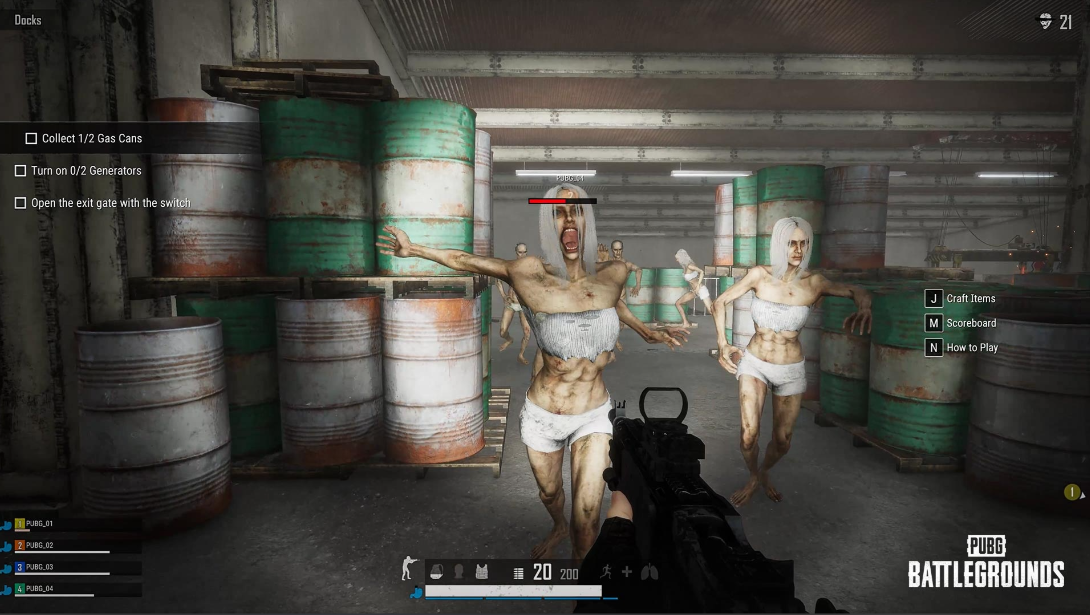This screenshot has width=1090, height=615.
Task: Tick the Turn on Generators objective box
Action: pyautogui.click(x=20, y=171)
